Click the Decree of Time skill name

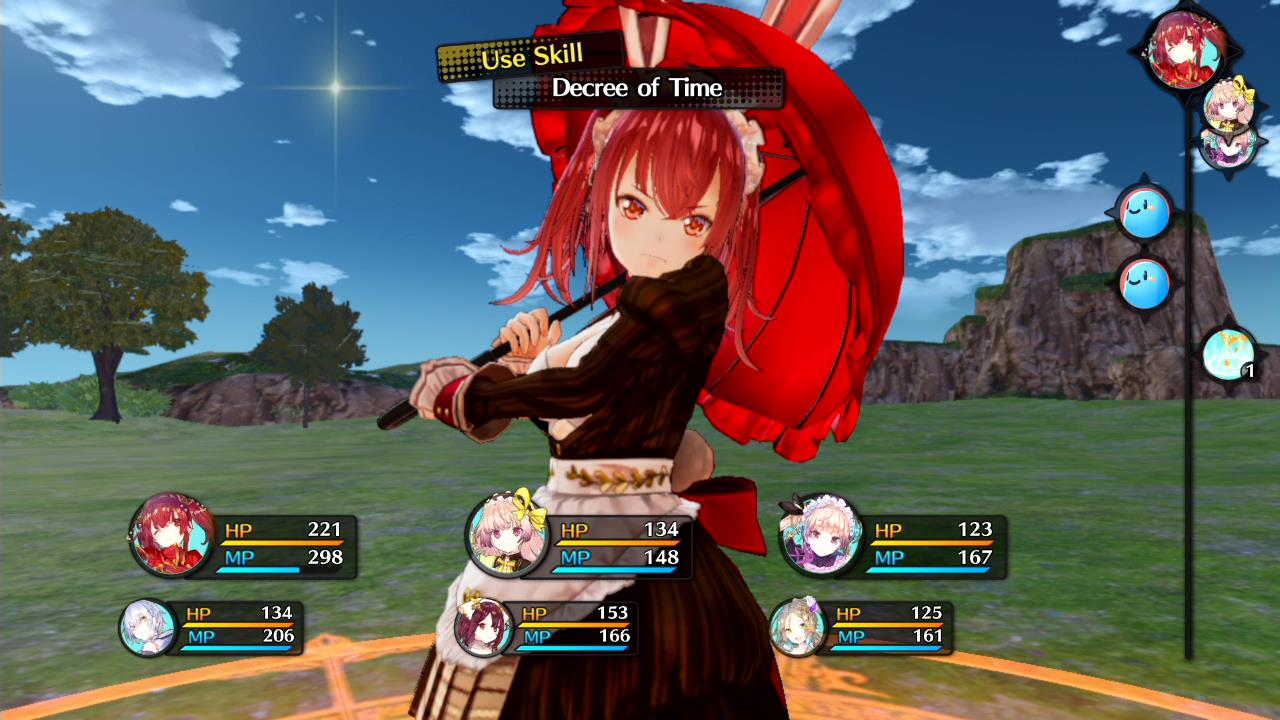click(638, 89)
